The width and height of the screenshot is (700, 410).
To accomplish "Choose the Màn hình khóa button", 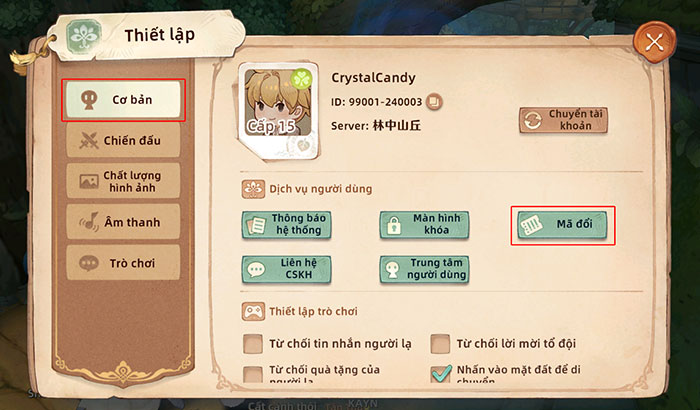I will (424, 224).
